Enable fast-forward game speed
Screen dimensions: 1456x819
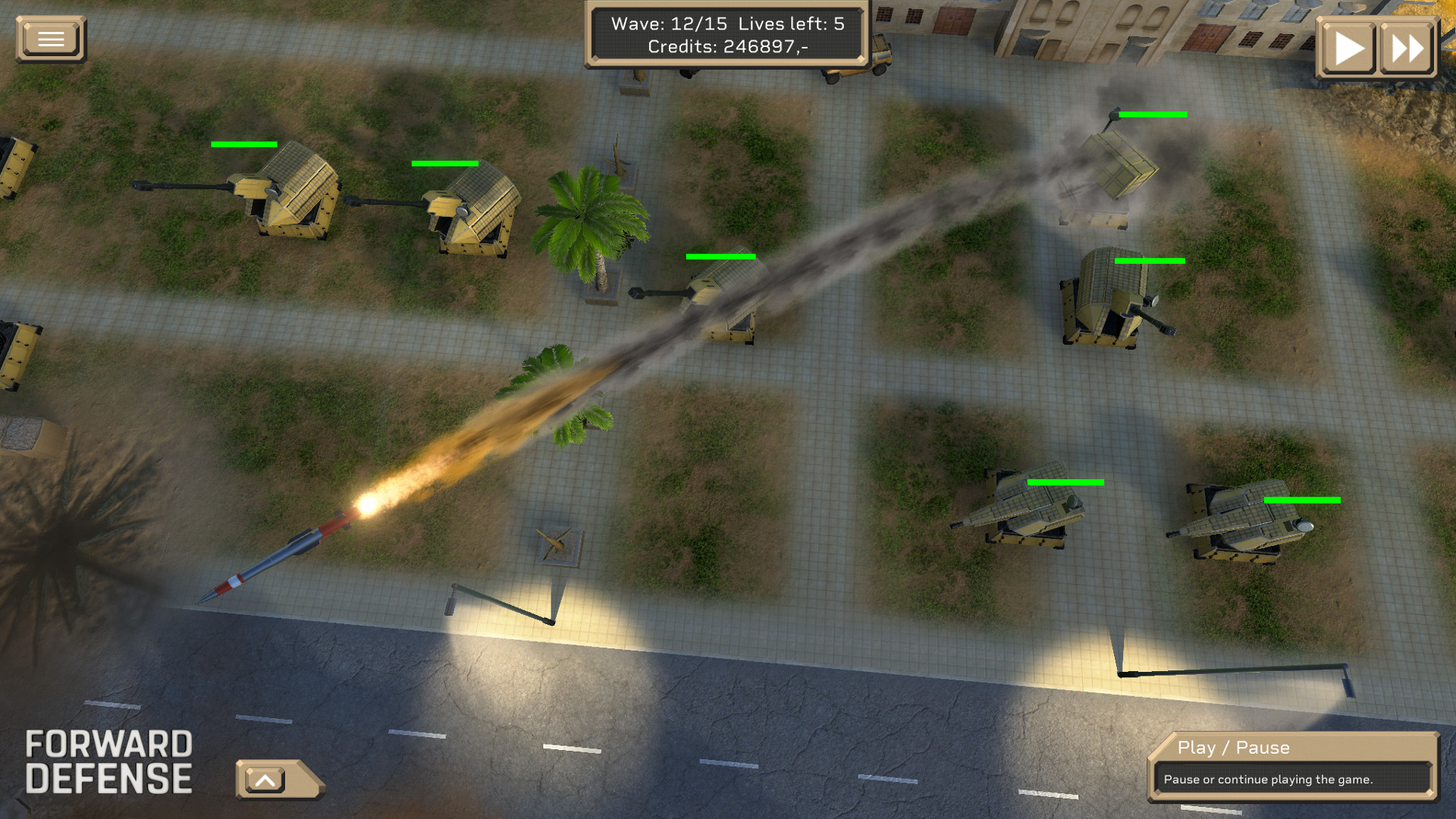point(1407,47)
